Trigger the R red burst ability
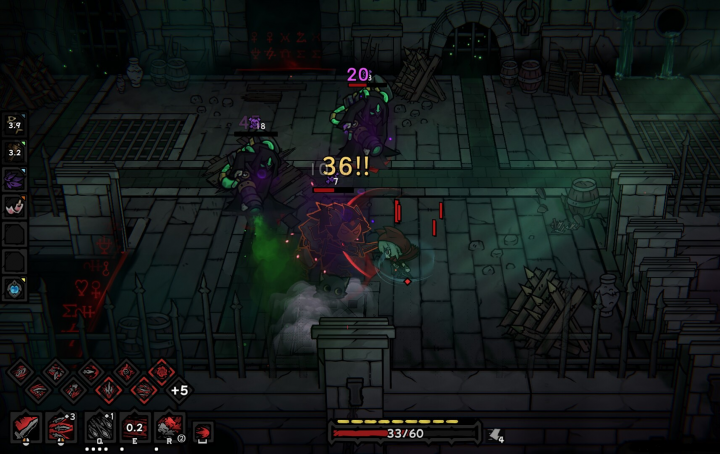 [x=169, y=427]
